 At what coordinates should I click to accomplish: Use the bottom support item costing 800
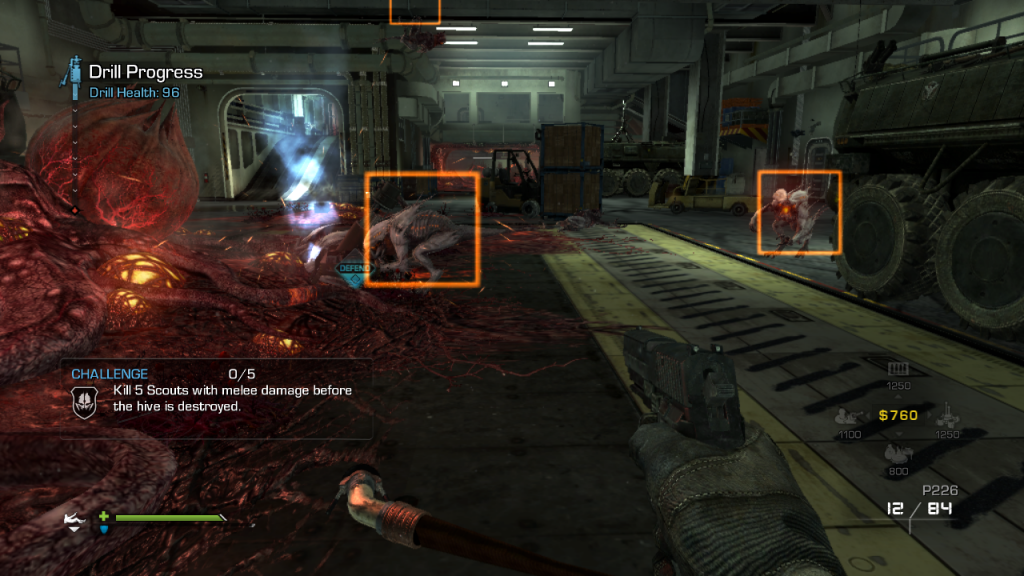(896, 453)
